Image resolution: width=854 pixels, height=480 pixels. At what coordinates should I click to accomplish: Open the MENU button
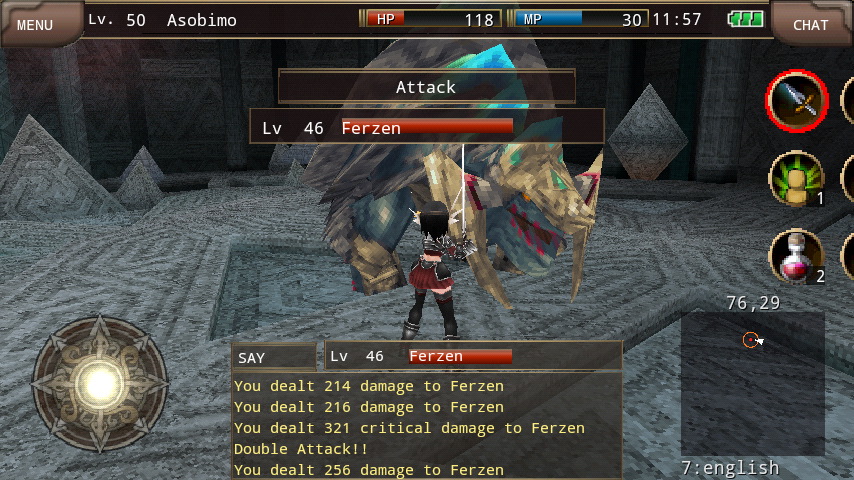[36, 24]
